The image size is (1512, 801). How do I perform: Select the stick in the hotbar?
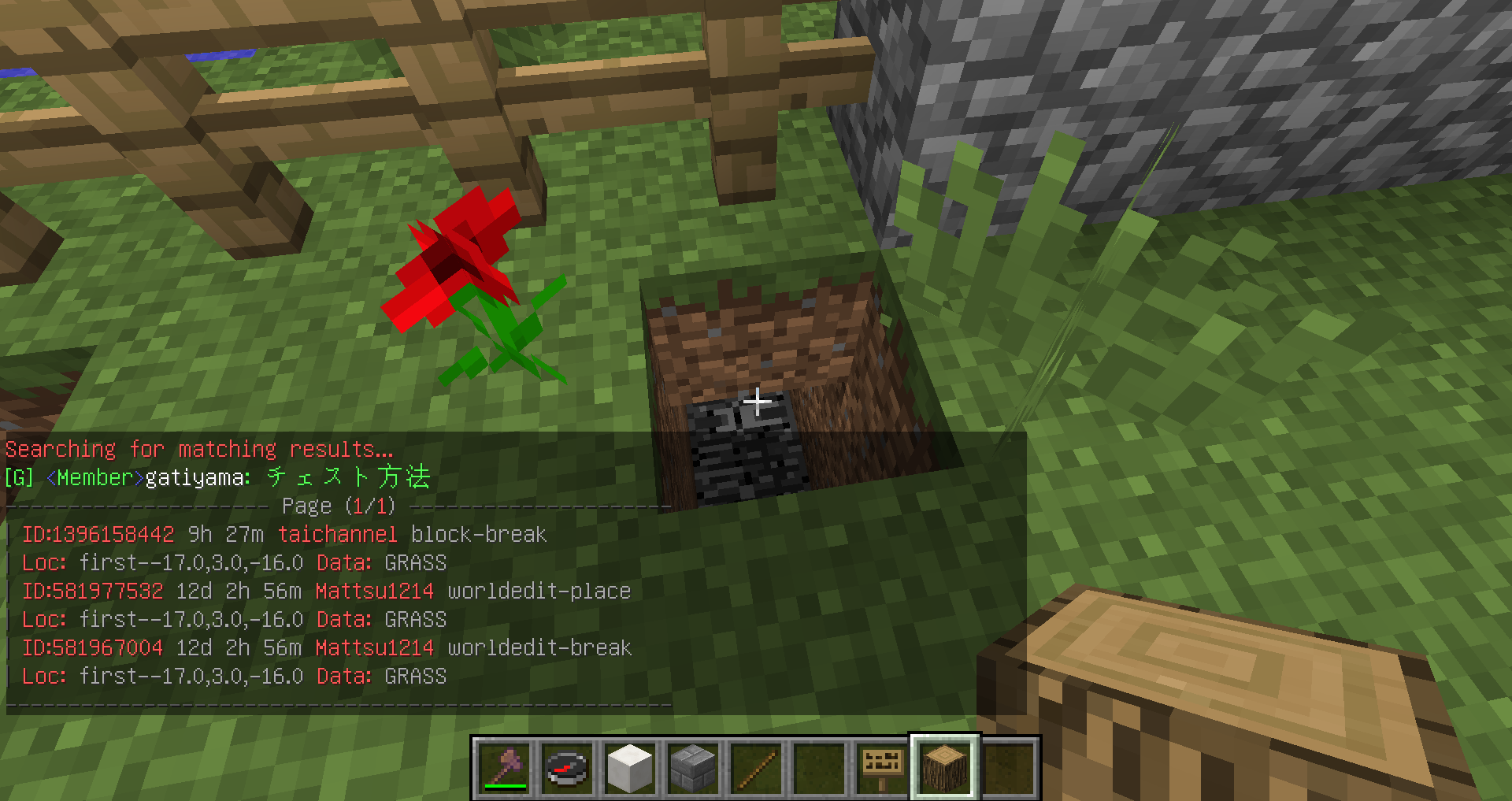756,768
